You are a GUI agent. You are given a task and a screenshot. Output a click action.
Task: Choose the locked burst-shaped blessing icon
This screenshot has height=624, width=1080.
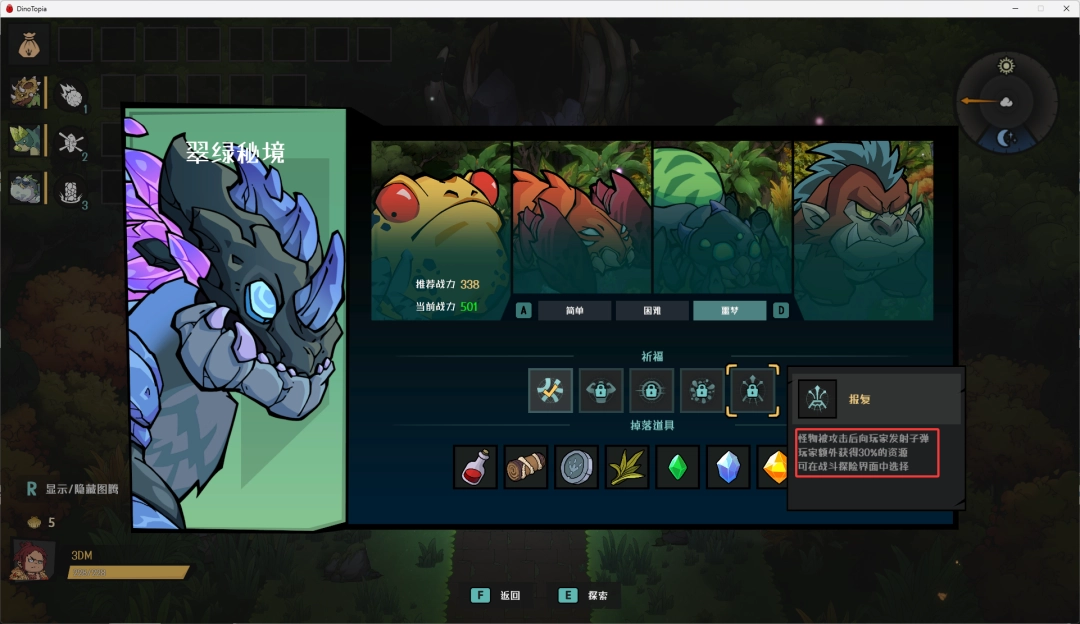pyautogui.click(x=702, y=390)
